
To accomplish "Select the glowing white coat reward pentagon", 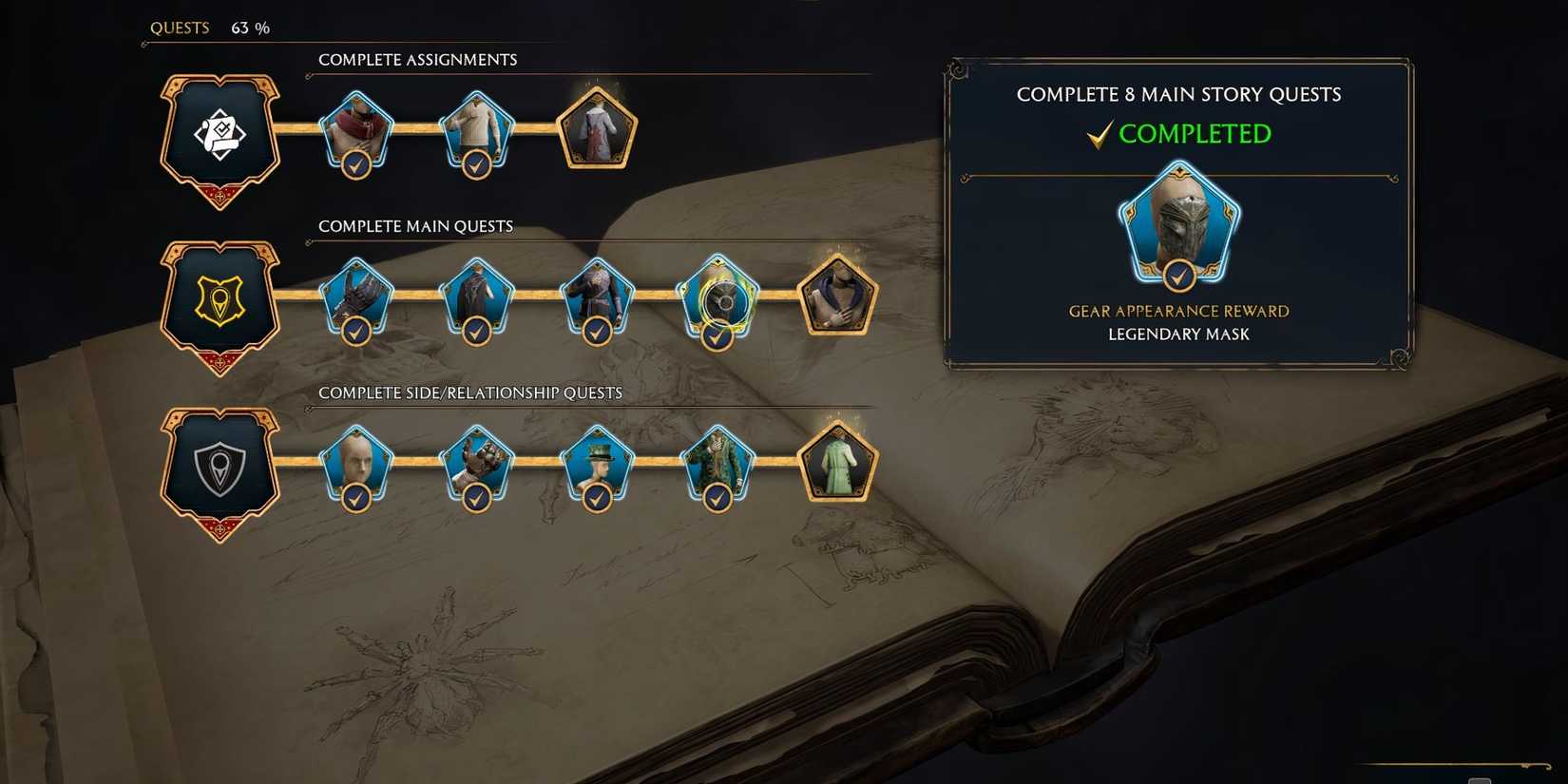I will (596, 128).
